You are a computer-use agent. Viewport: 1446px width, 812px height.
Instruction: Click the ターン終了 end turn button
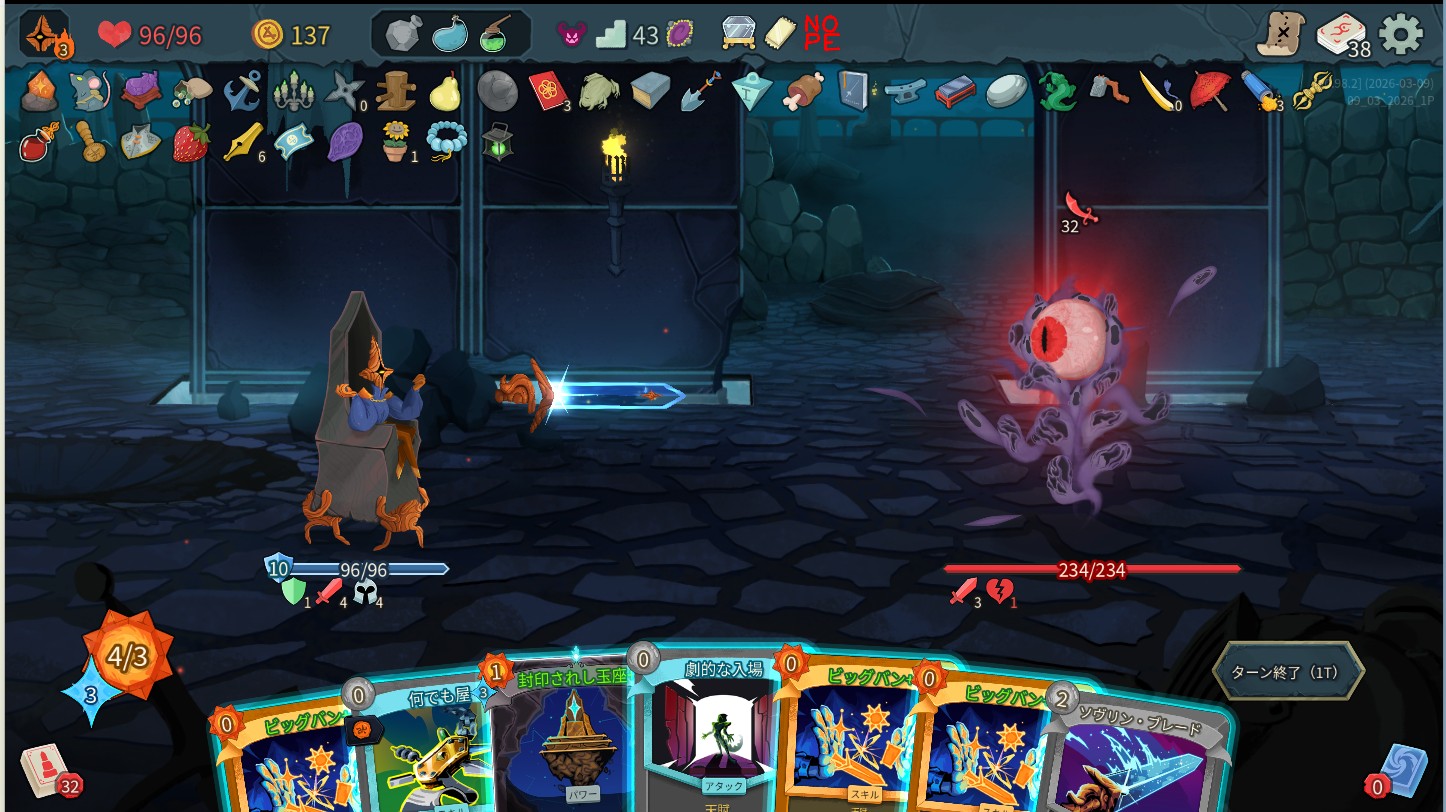[x=1287, y=672]
